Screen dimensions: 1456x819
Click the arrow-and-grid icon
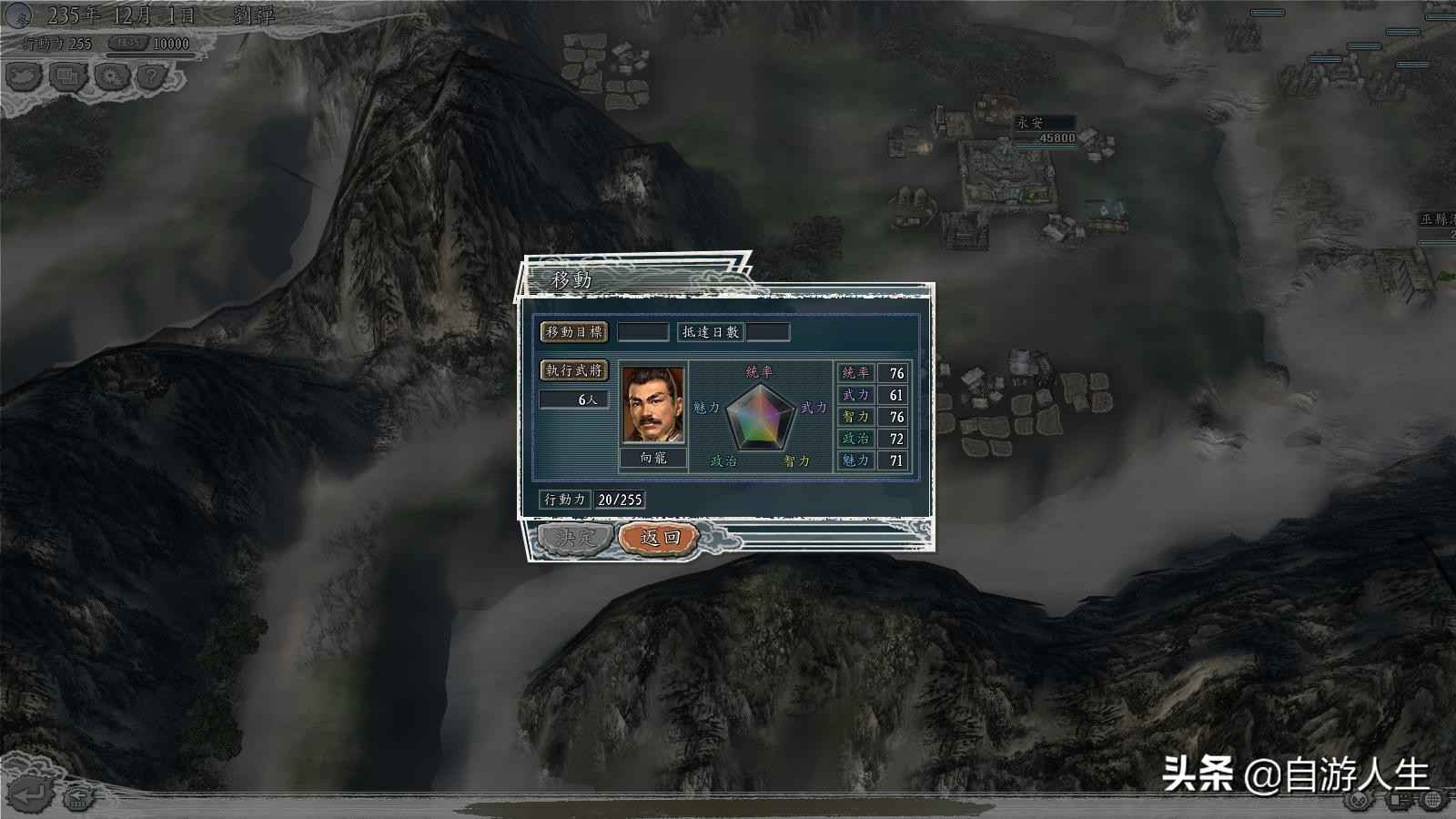pos(79,798)
